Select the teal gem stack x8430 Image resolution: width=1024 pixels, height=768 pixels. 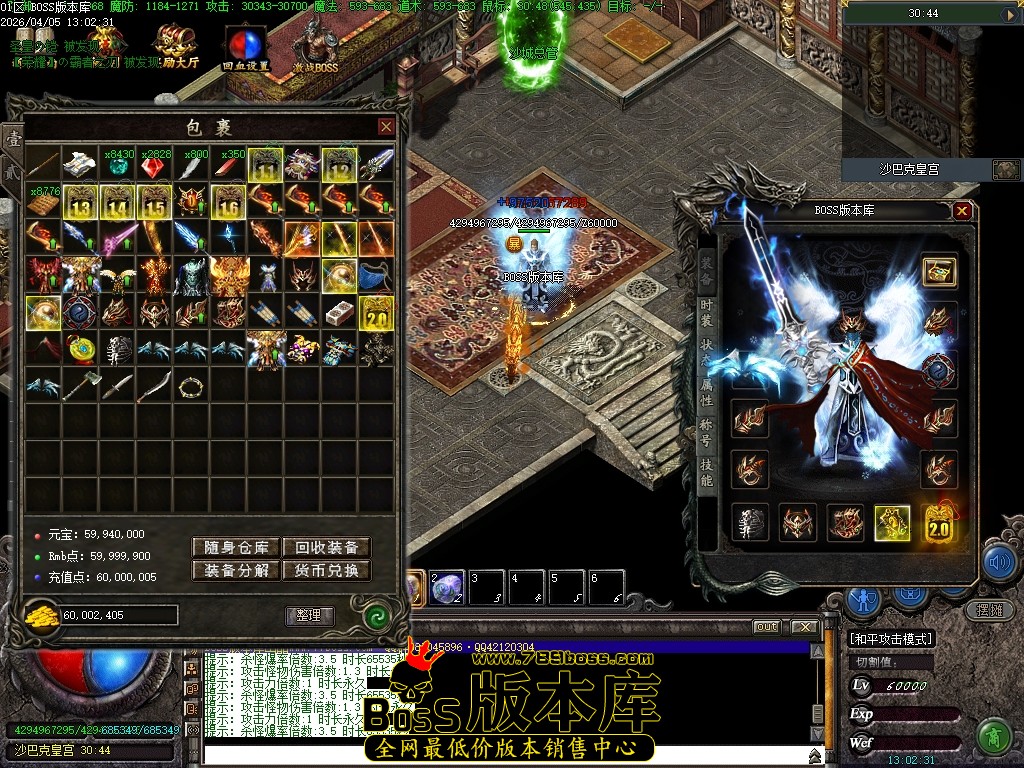pos(118,166)
